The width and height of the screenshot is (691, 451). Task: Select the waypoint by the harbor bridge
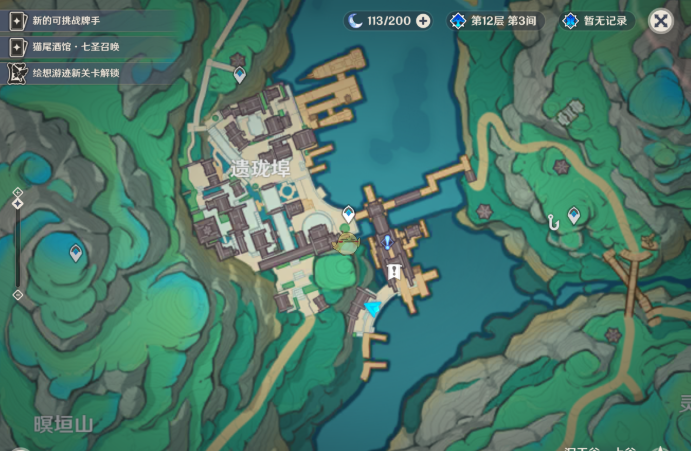[x=348, y=213]
